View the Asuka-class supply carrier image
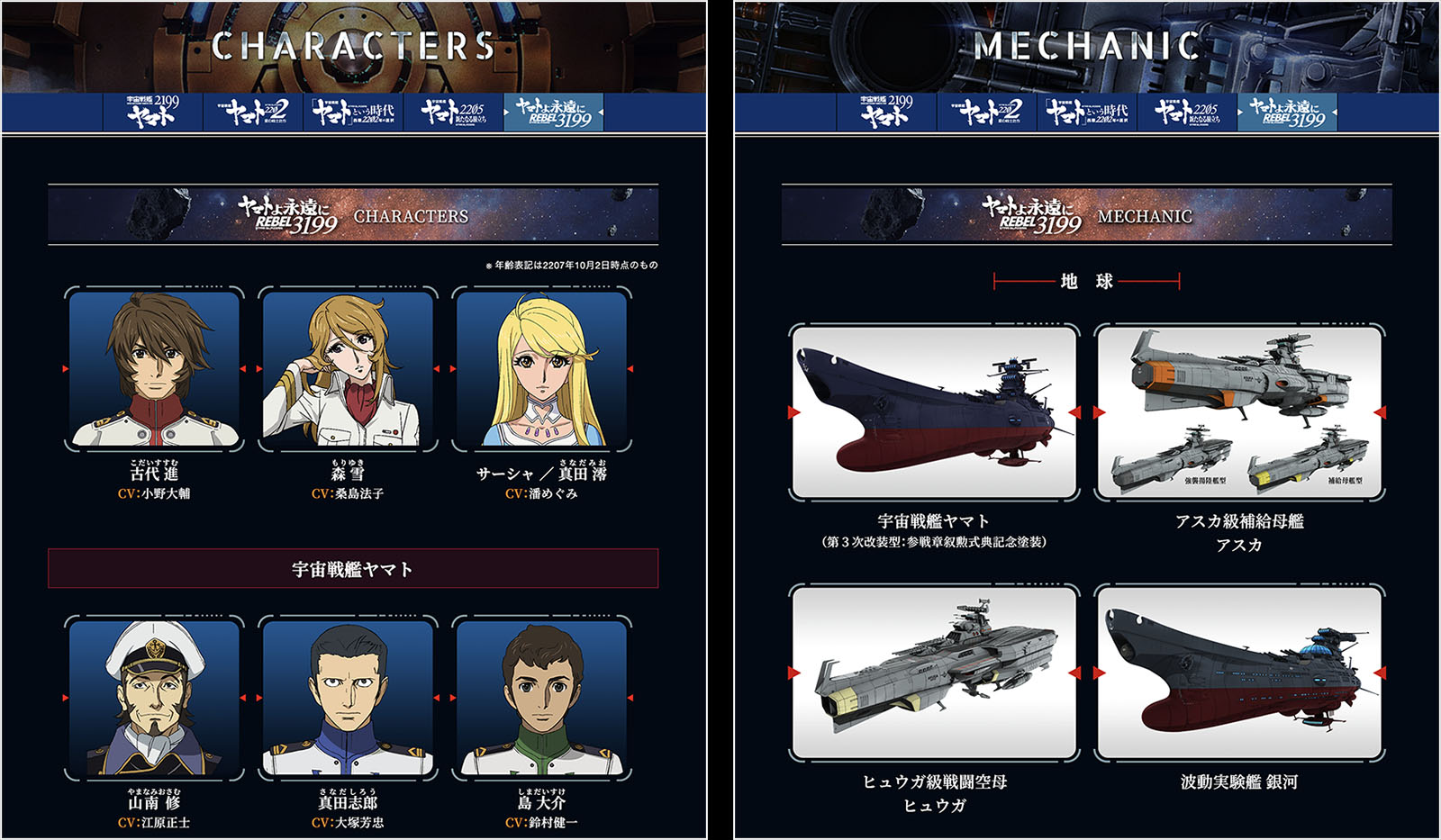This screenshot has height=840, width=1441. tap(1239, 411)
